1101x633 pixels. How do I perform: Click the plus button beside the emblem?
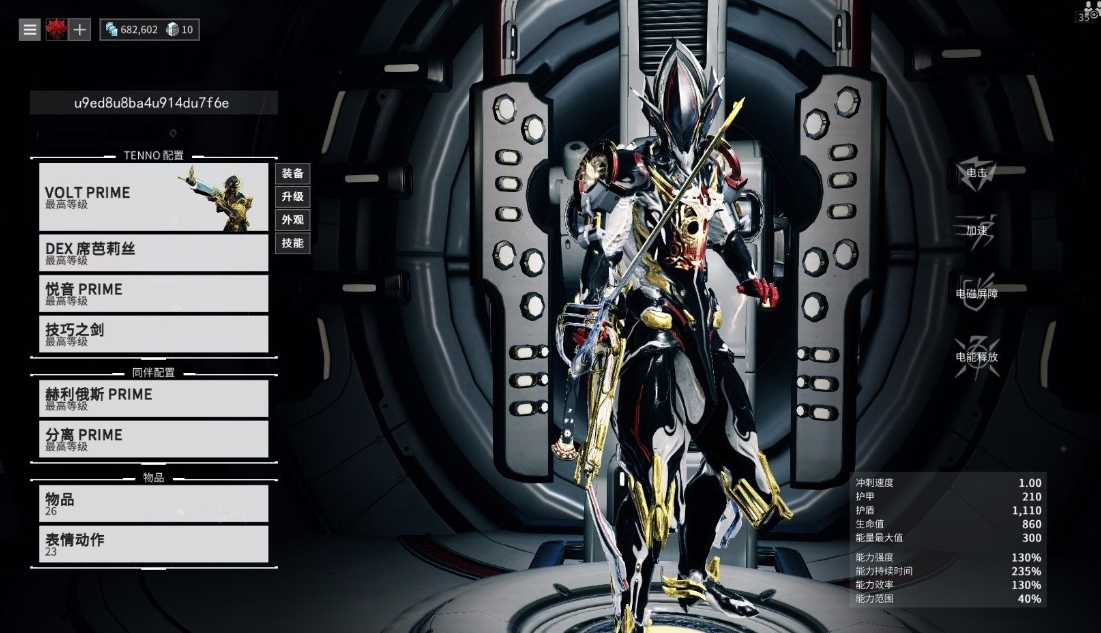coord(80,30)
